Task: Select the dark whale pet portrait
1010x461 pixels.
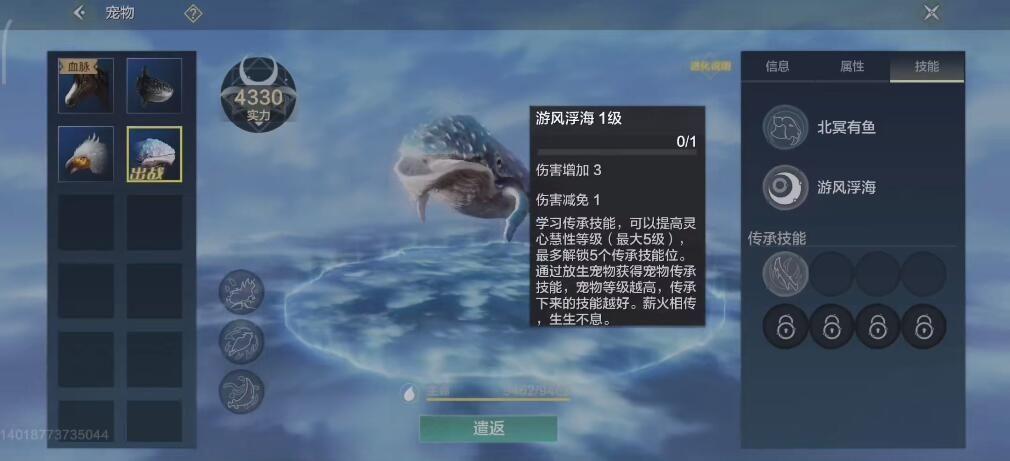Action: click(154, 86)
